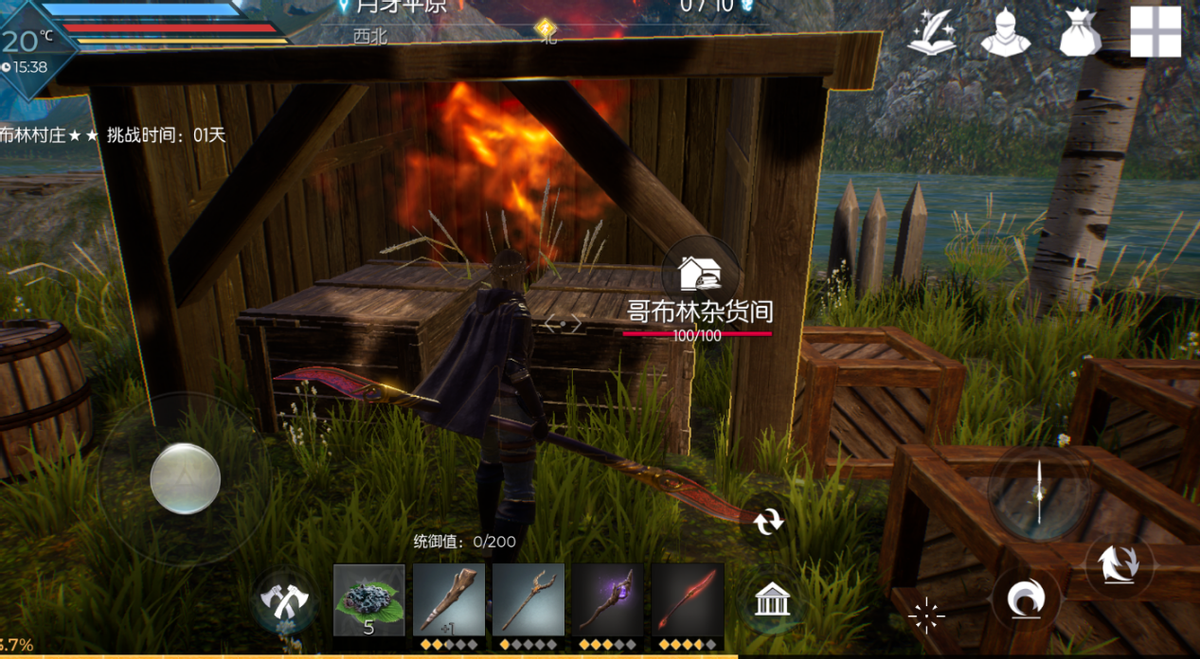The height and width of the screenshot is (659, 1200).
Task: Tap the crosshair aim button
Action: coord(926,616)
